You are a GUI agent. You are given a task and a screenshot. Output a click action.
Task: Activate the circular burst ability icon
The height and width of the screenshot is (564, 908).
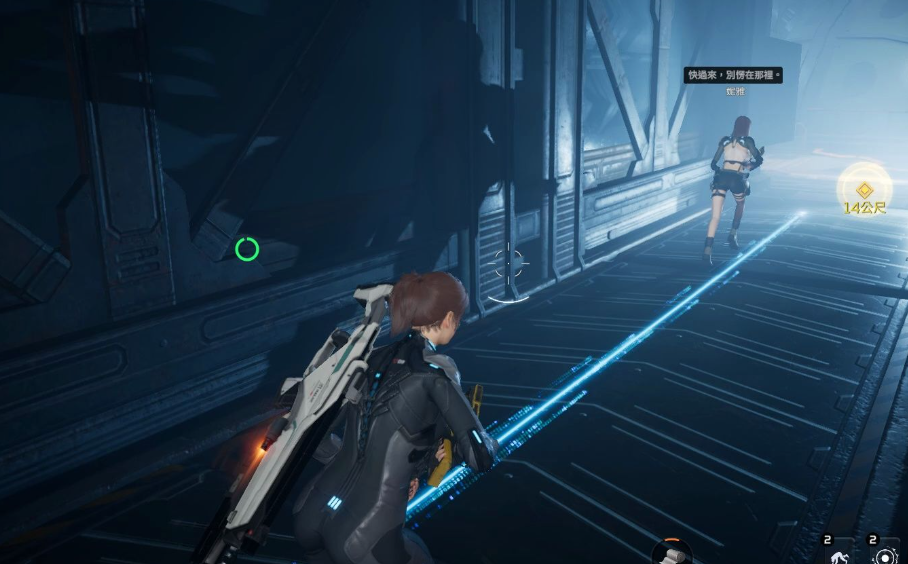884,555
